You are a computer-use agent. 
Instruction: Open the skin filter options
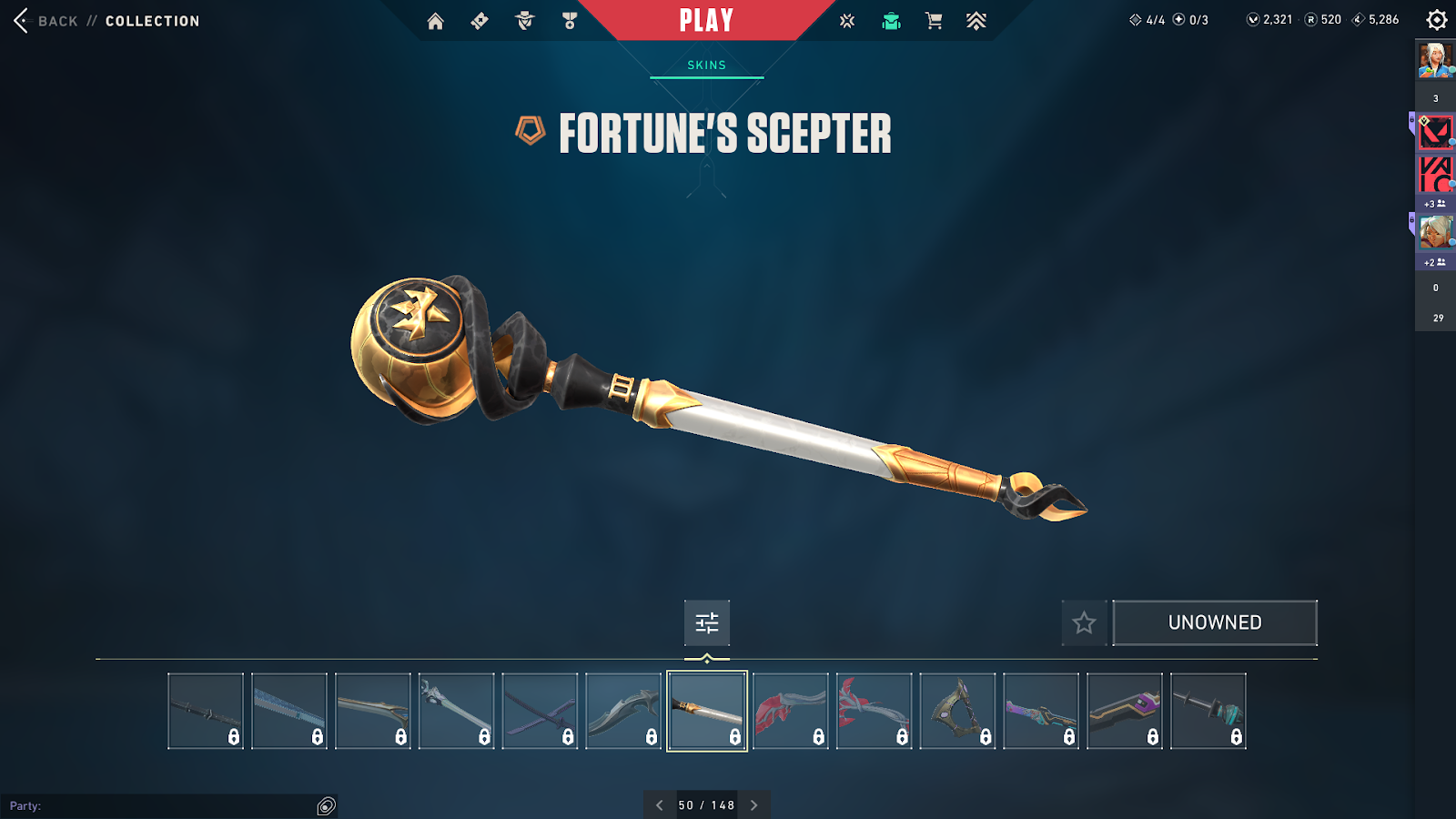coord(707,622)
